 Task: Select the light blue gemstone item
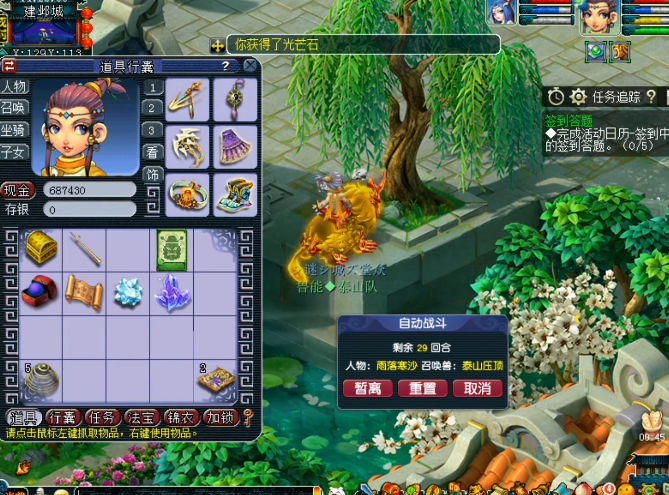click(x=128, y=291)
